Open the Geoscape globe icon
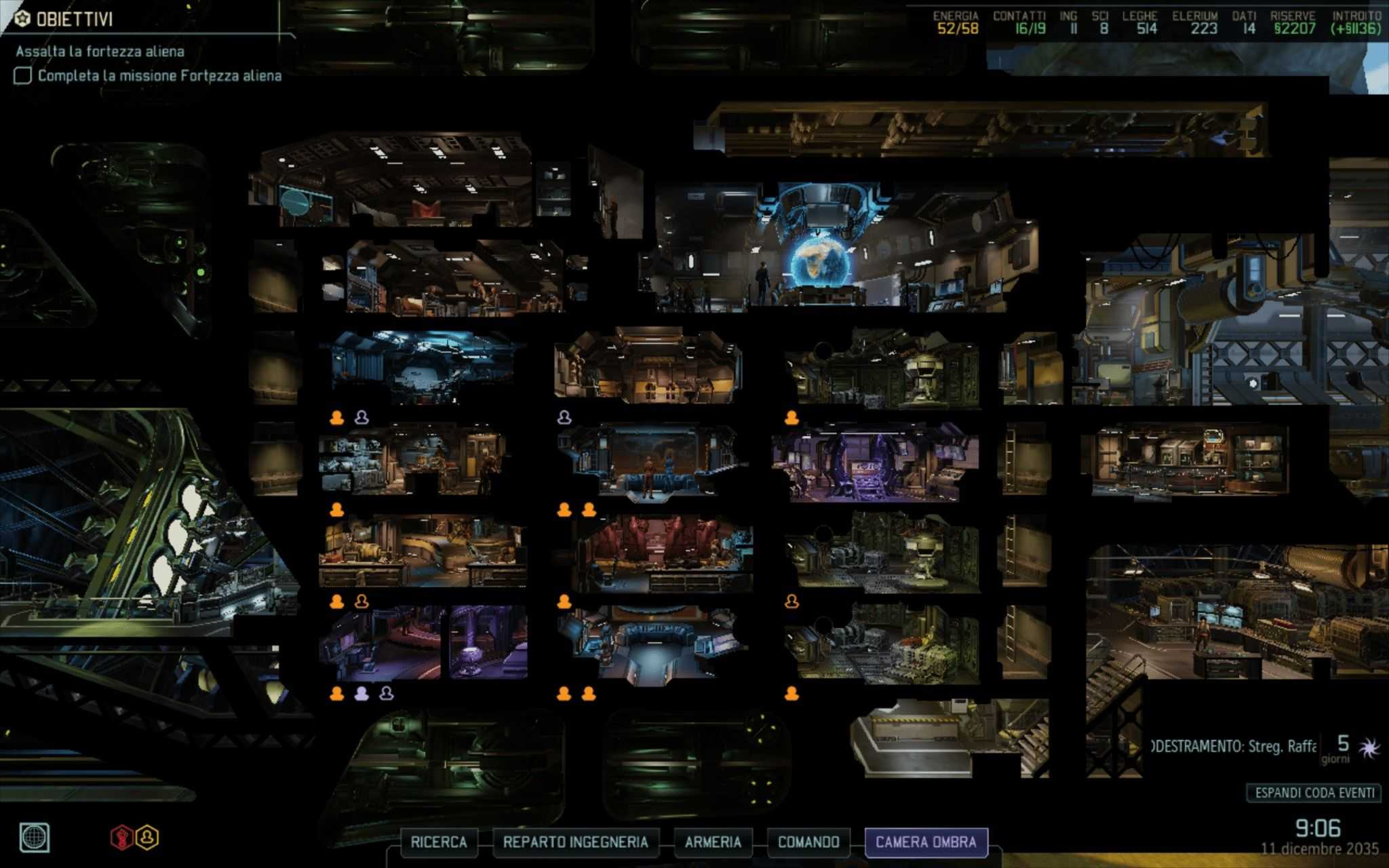Screen dimensions: 1389x868 click(35, 837)
